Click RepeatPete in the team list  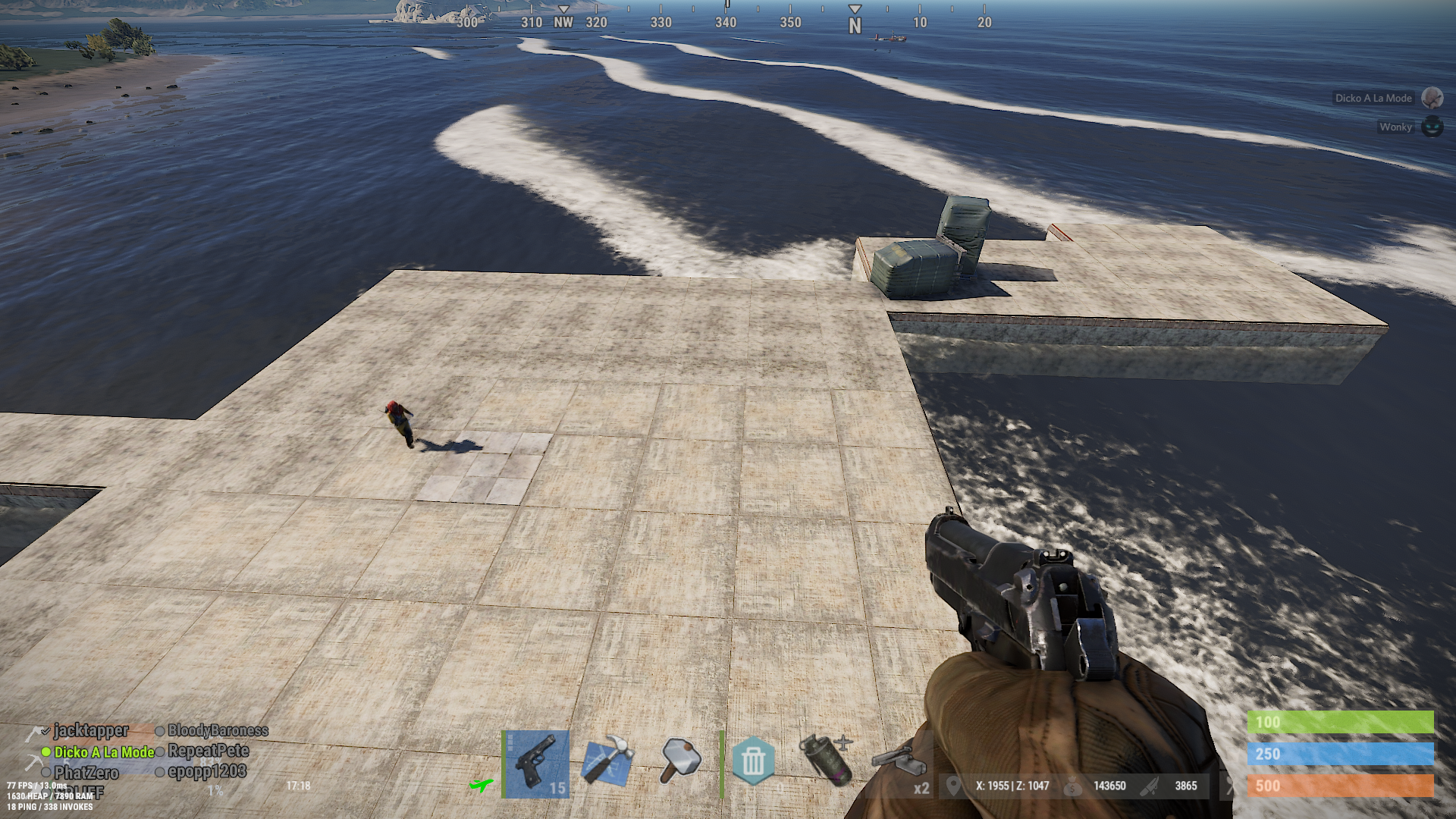208,752
